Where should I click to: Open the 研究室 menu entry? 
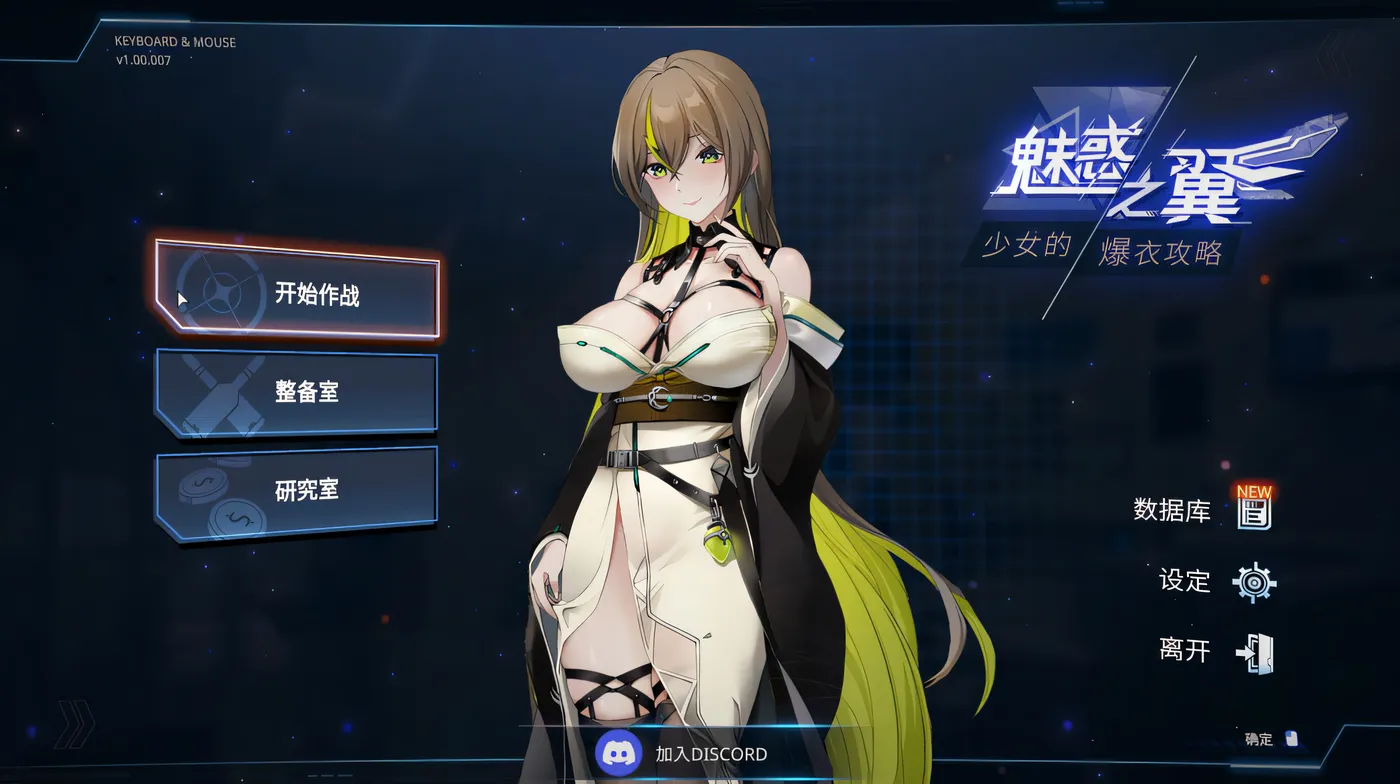click(307, 490)
